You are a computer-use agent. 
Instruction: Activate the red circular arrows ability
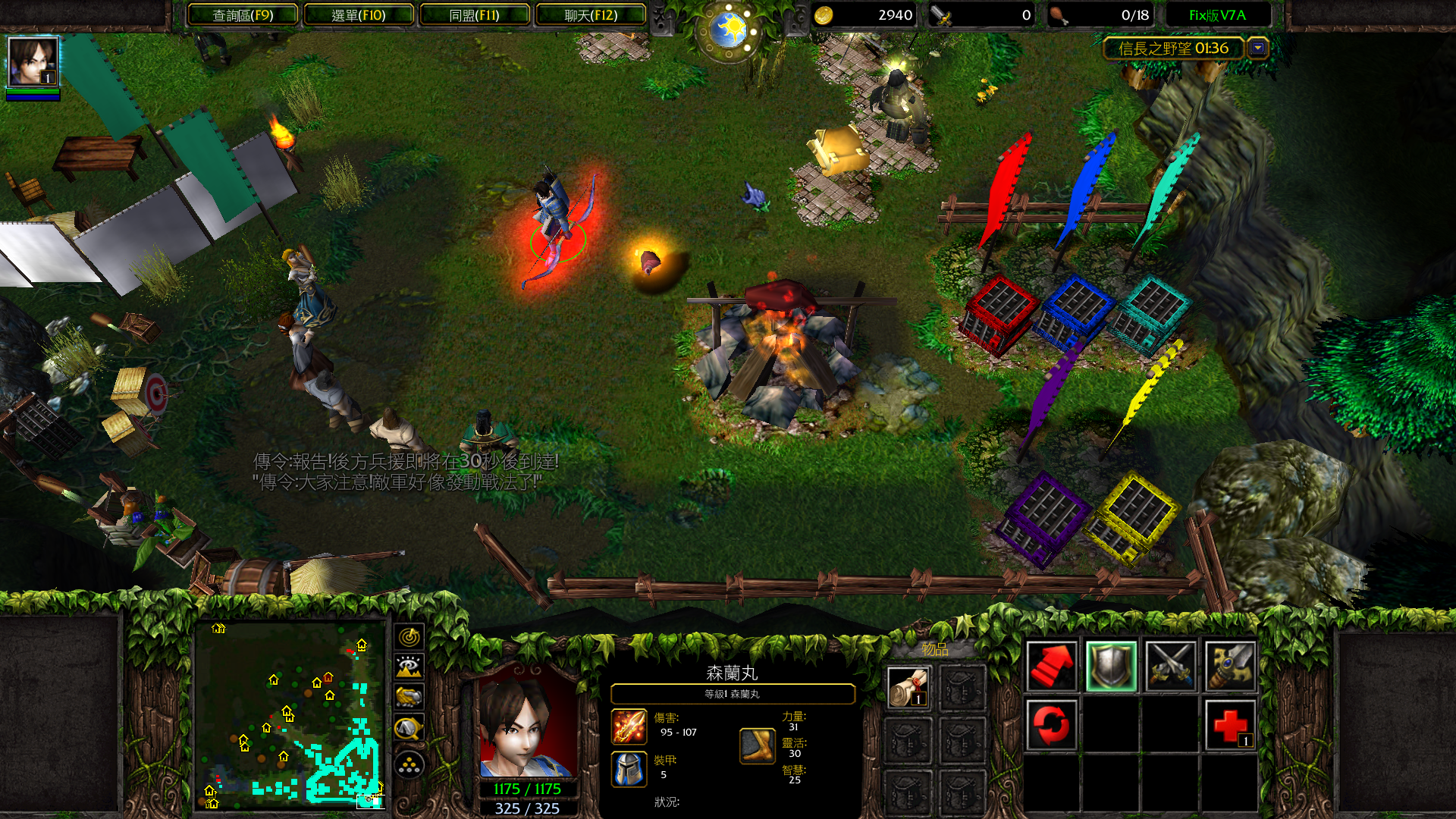(1051, 725)
